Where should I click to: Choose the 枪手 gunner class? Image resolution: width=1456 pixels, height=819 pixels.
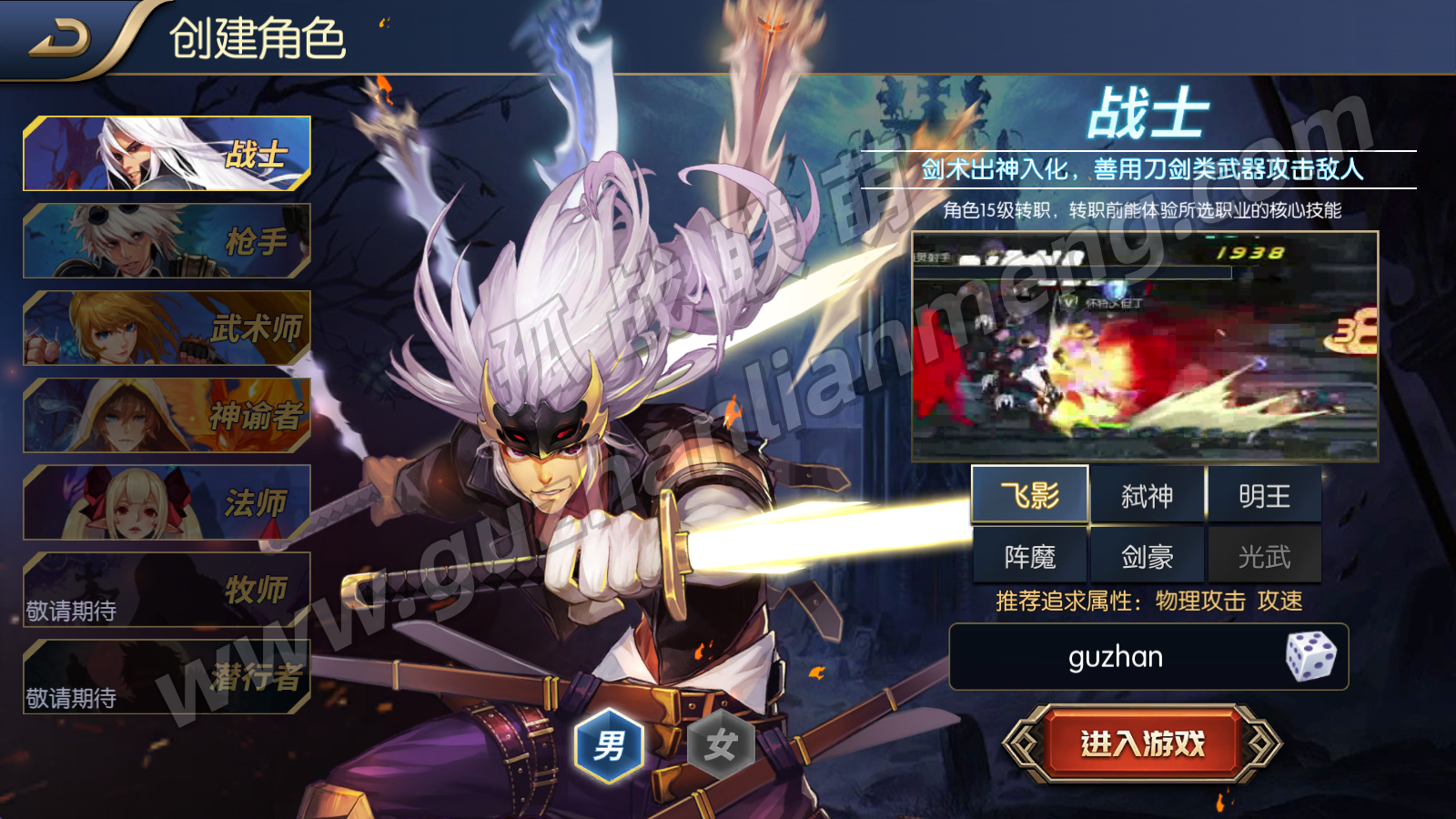pyautogui.click(x=167, y=241)
